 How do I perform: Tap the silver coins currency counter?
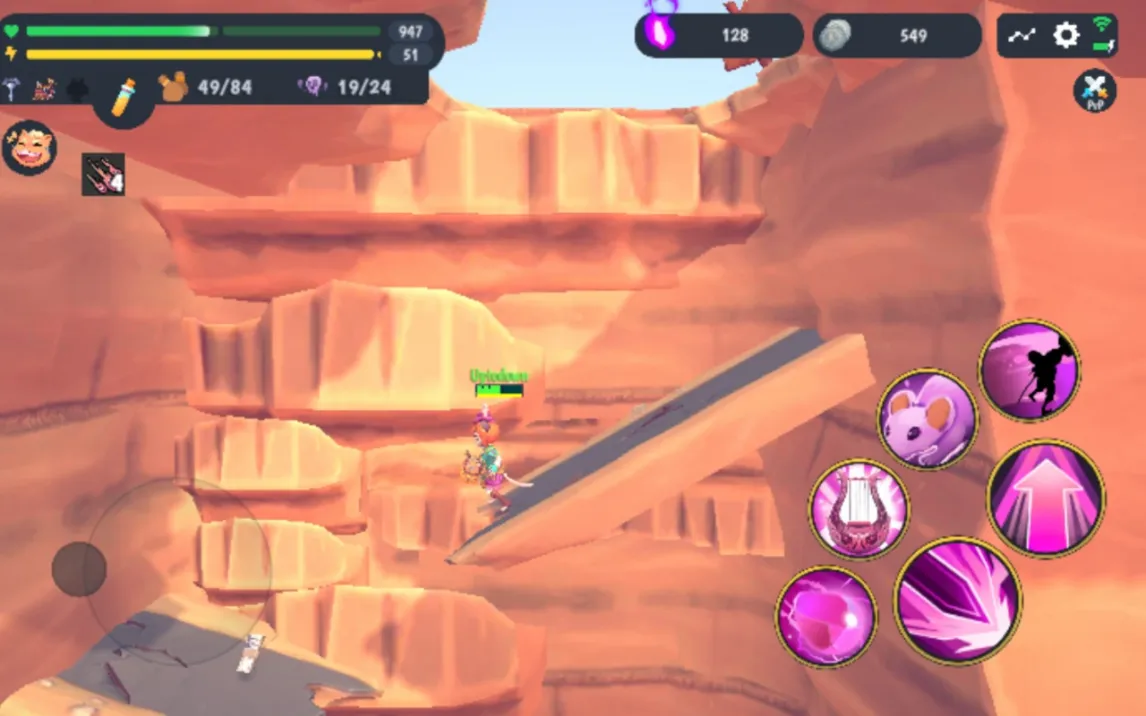pyautogui.click(x=896, y=35)
